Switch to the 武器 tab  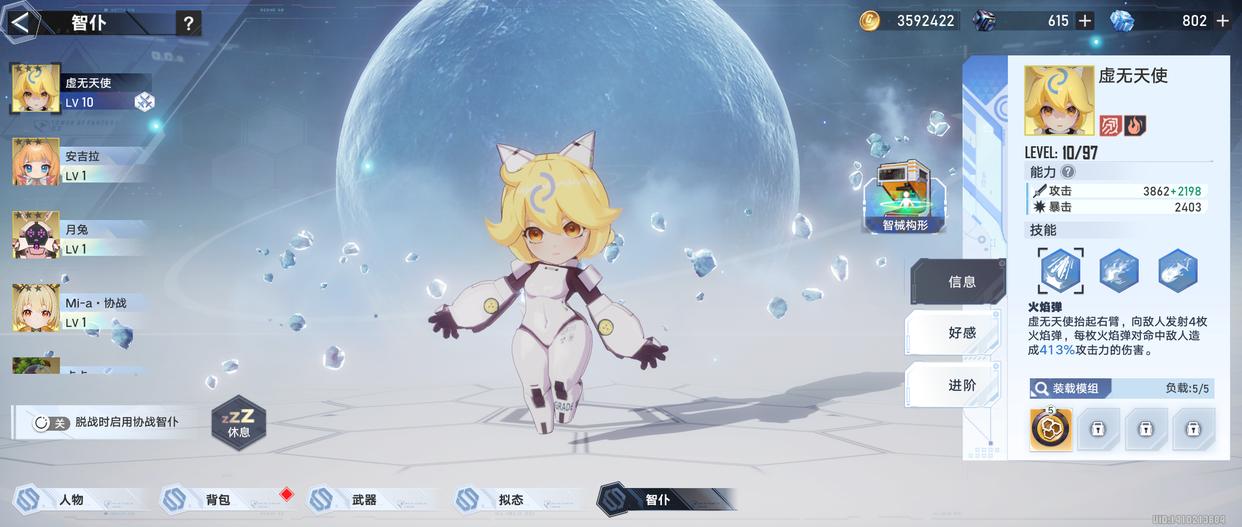tap(363, 499)
